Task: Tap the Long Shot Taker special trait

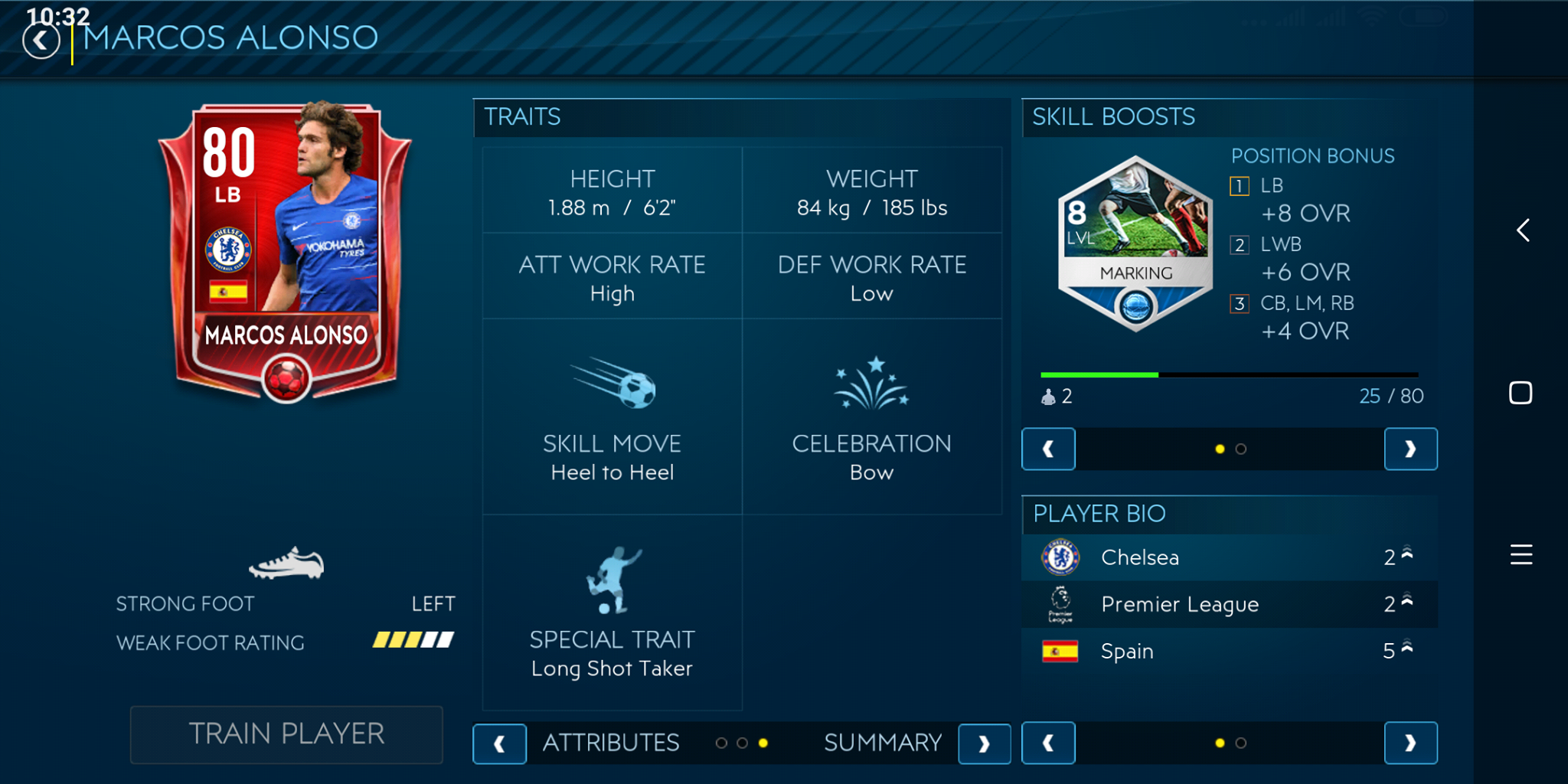Action: pyautogui.click(x=612, y=612)
